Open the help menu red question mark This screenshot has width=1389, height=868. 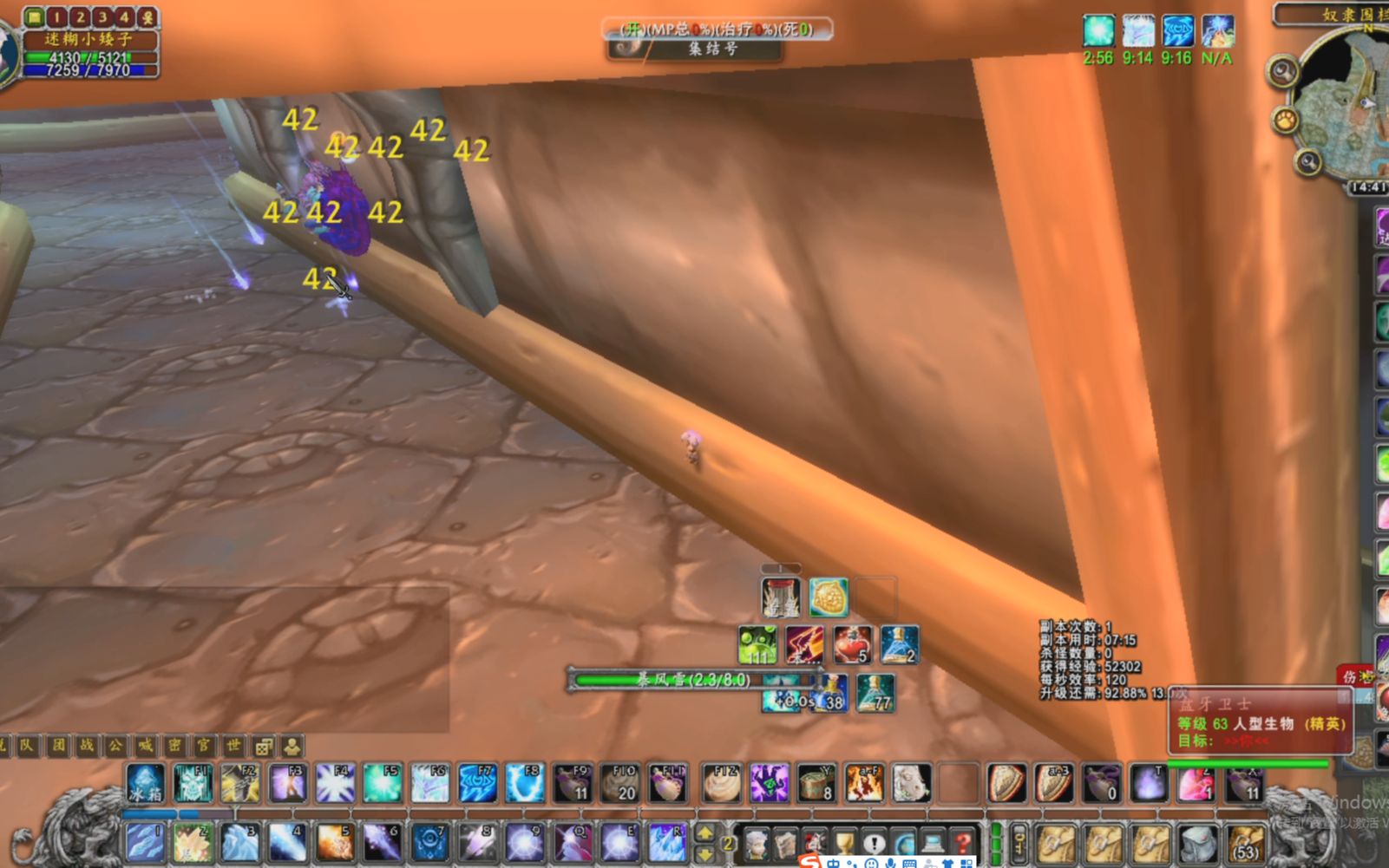click(962, 843)
